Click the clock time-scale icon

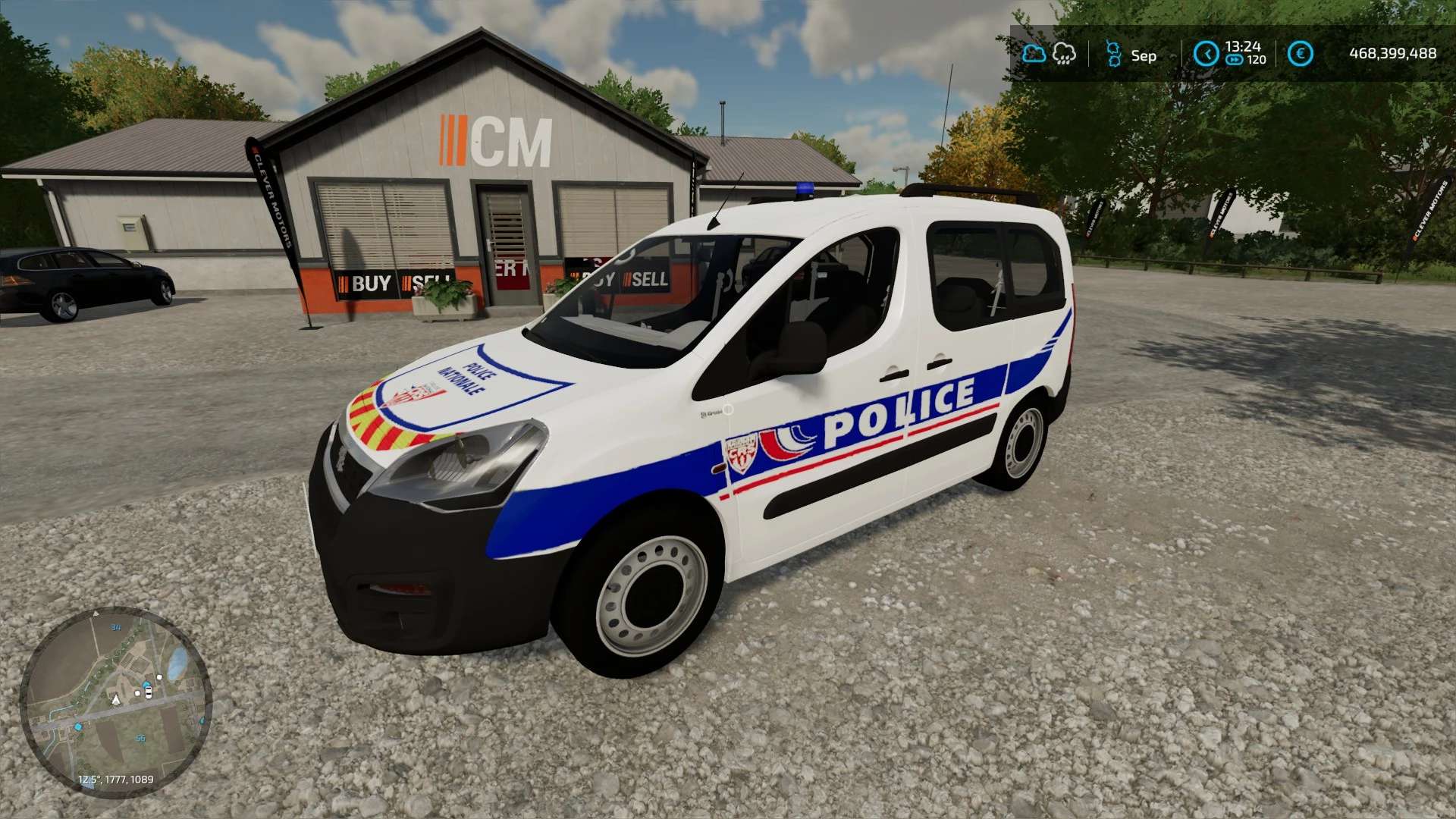click(1206, 54)
